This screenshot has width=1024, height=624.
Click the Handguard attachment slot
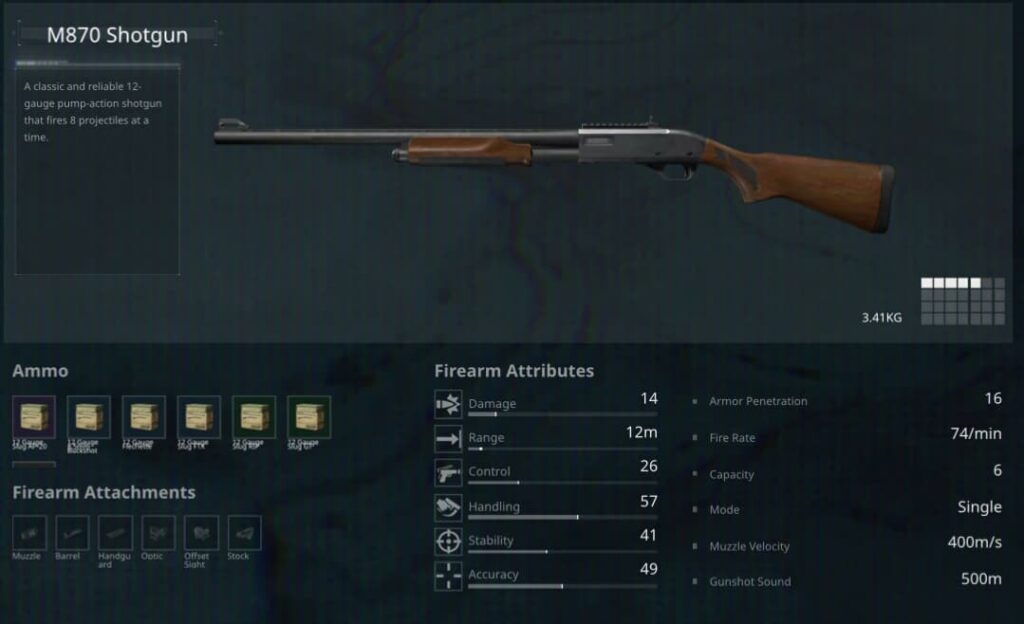point(115,532)
